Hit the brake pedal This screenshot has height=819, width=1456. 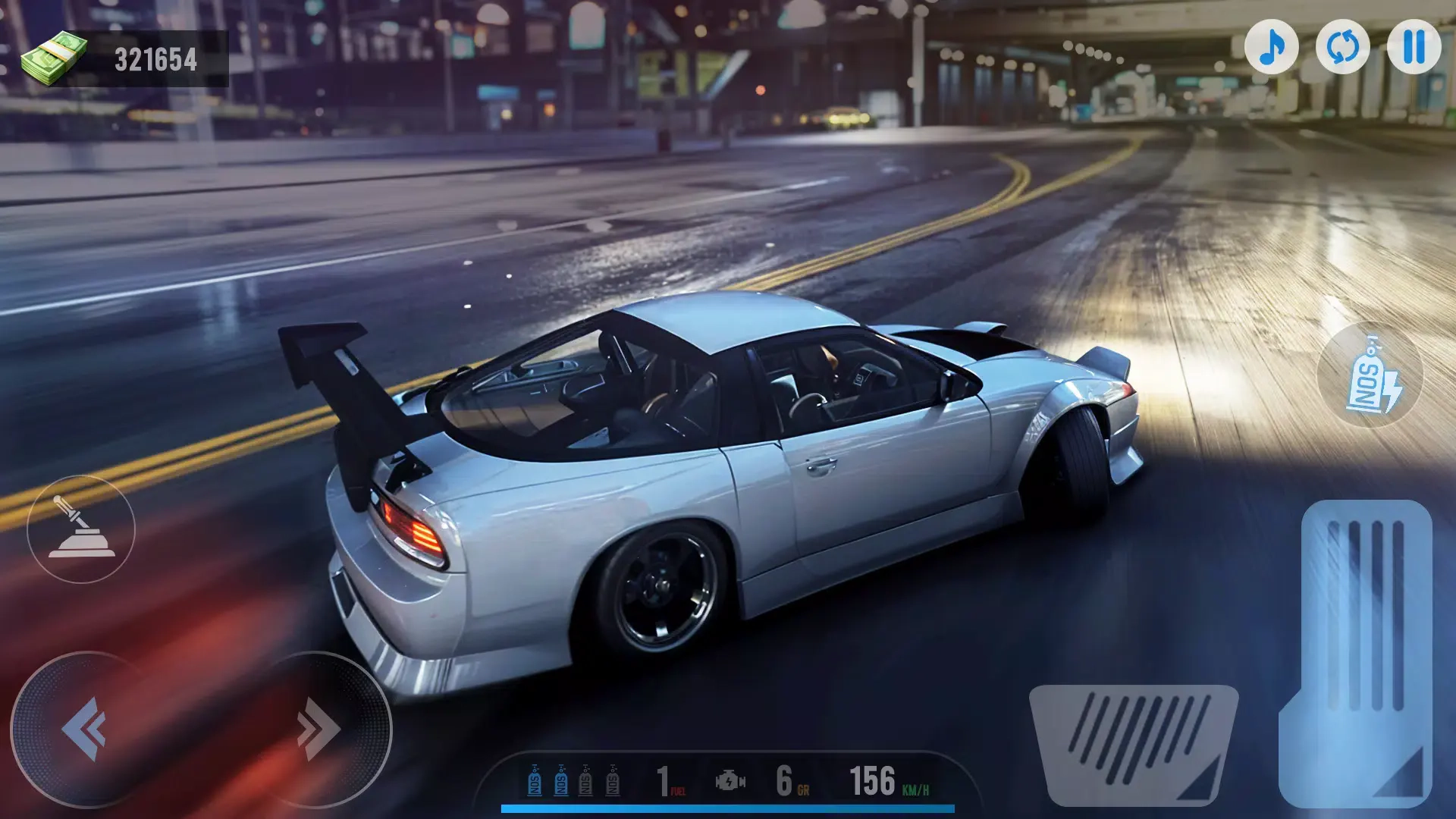coord(1133,743)
